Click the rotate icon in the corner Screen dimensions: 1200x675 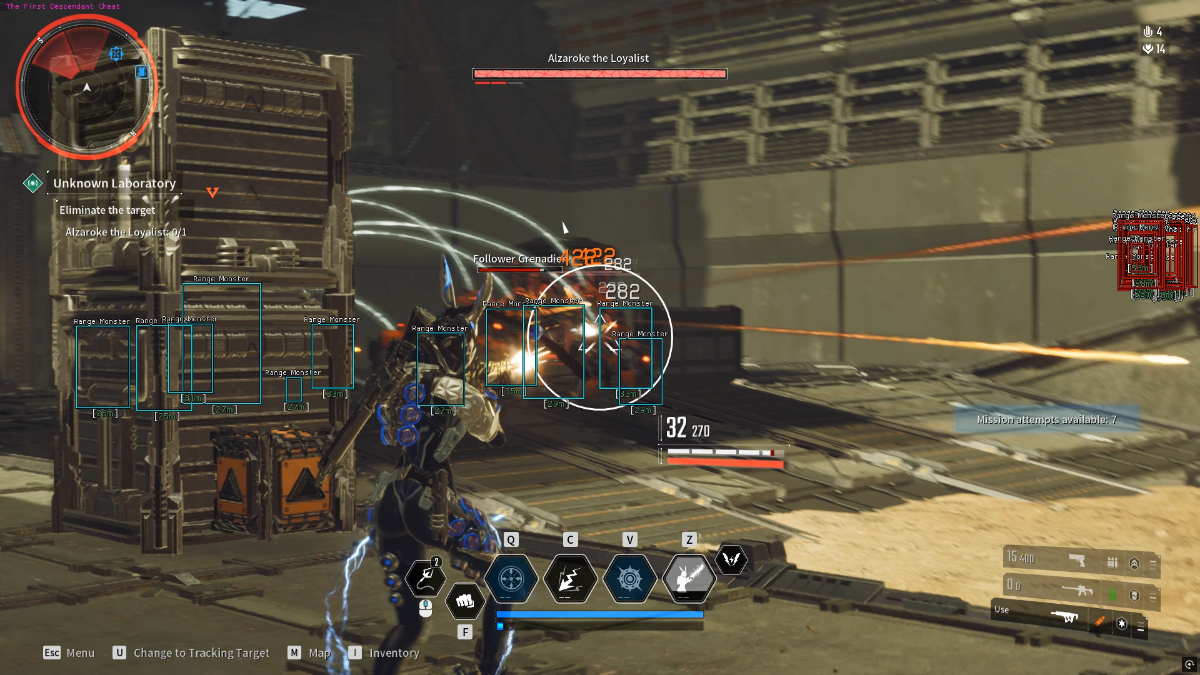[x=1189, y=664]
